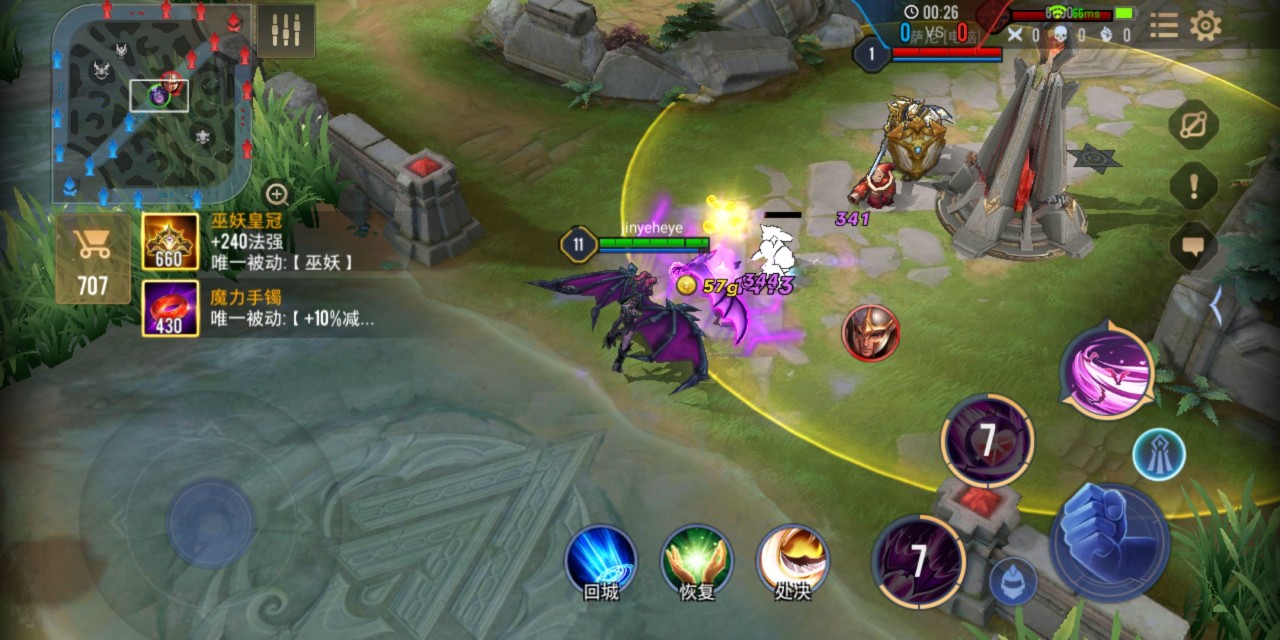Open the gear settings menu

tap(1206, 26)
